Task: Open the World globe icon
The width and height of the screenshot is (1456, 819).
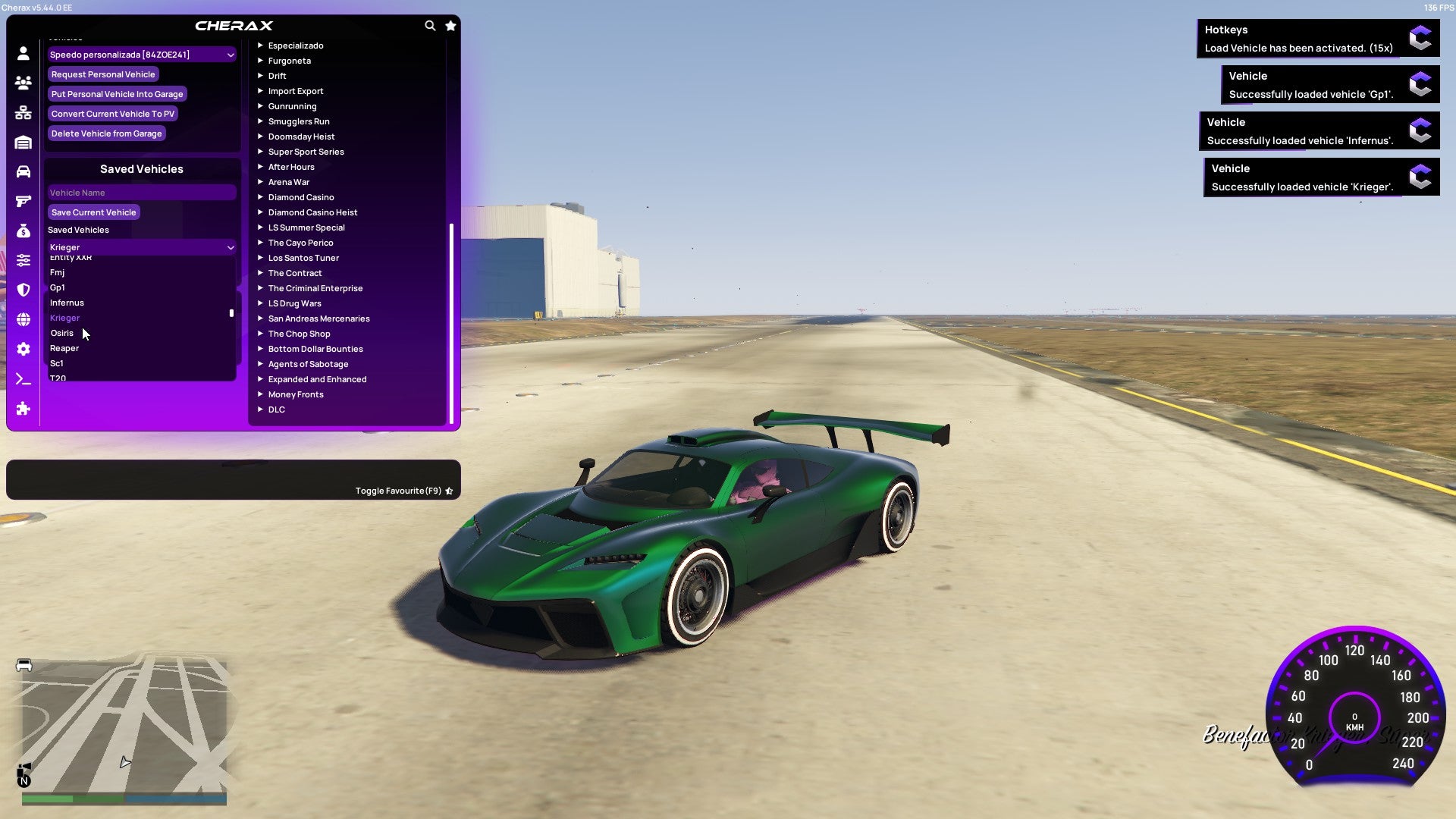Action: [23, 318]
